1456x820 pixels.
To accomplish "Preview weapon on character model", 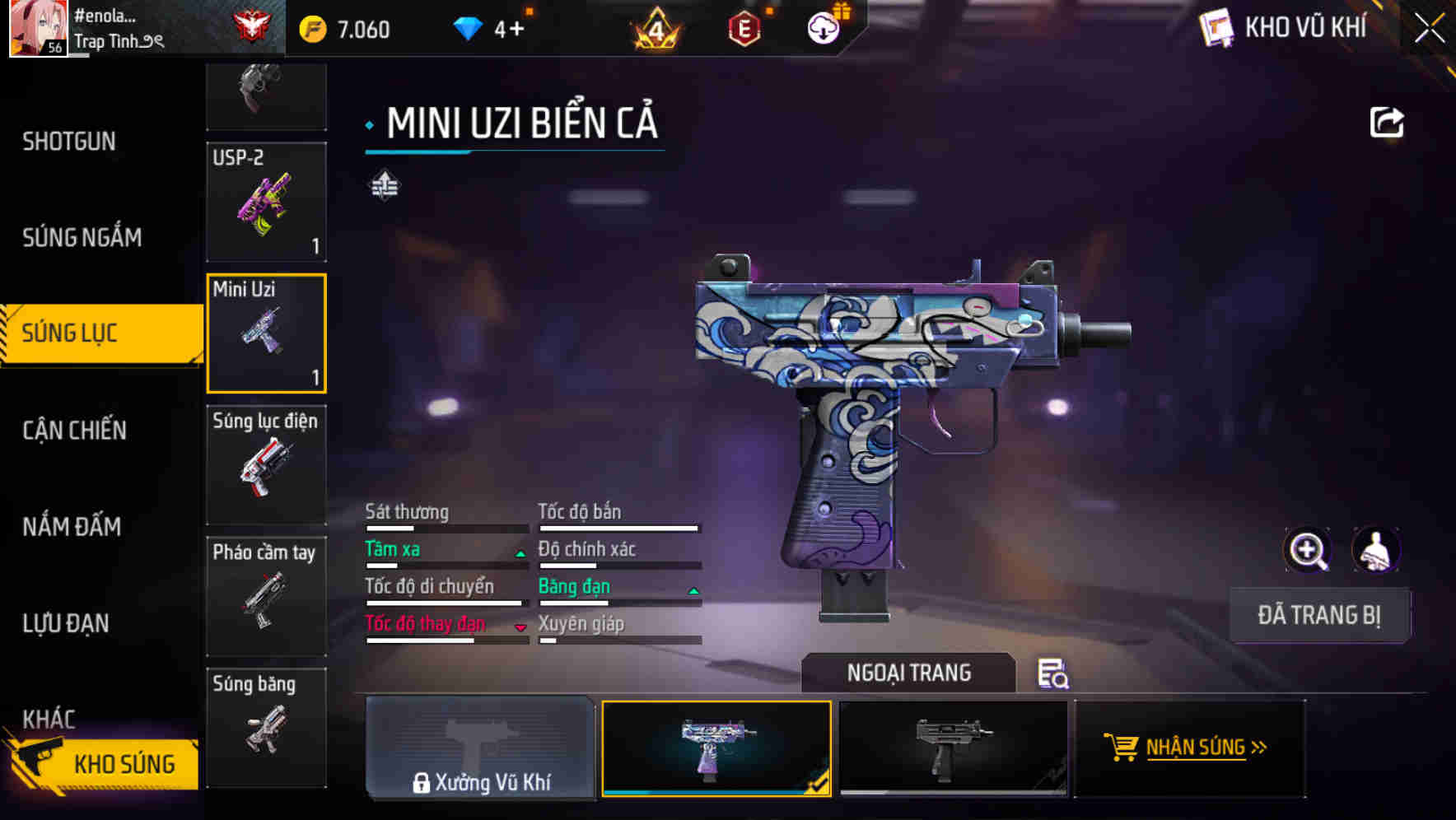I will coord(1375,550).
